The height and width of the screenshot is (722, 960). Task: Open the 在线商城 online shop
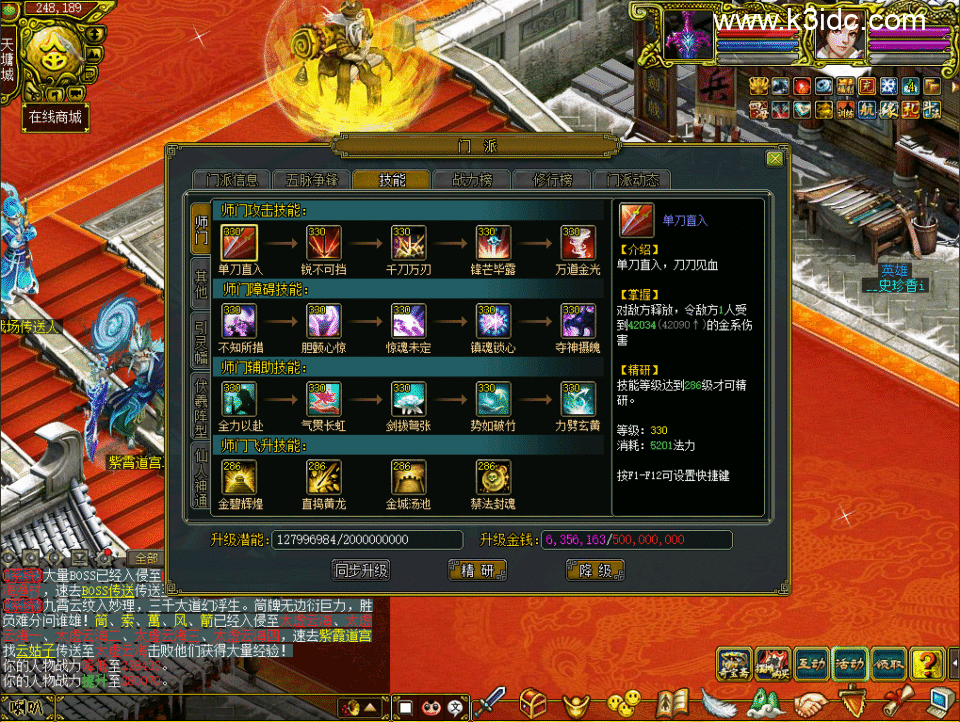(55, 117)
